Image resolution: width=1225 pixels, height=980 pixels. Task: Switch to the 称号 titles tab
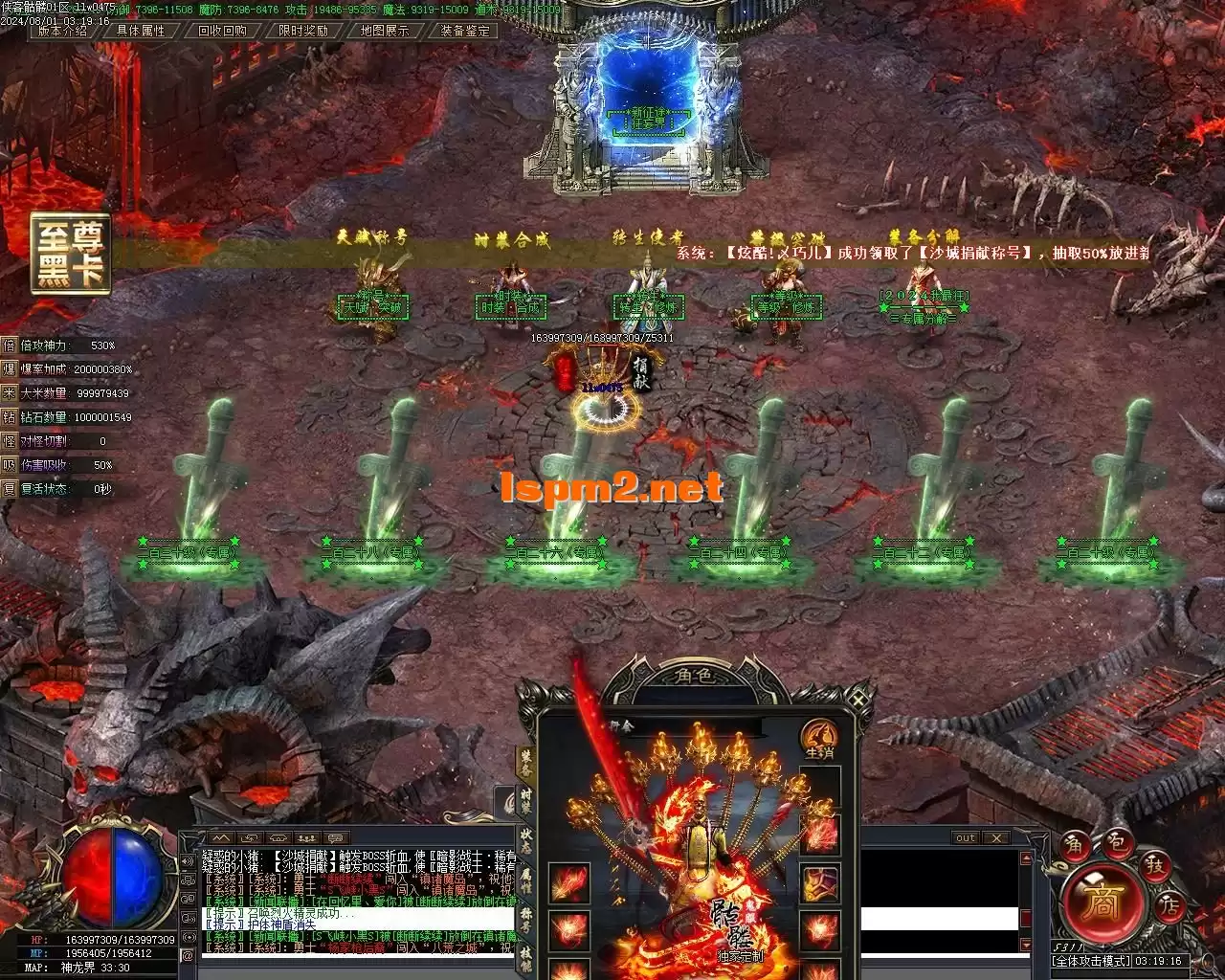(x=526, y=921)
